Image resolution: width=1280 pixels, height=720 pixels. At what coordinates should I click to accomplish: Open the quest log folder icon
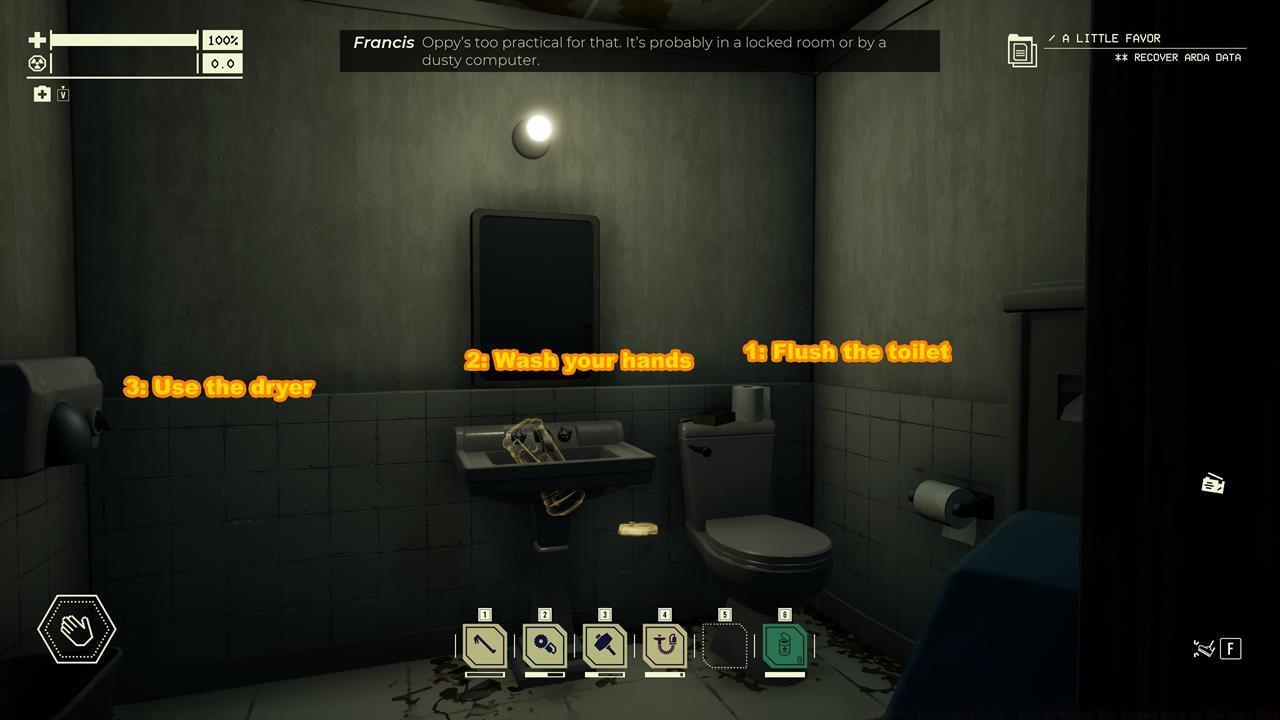(1021, 48)
